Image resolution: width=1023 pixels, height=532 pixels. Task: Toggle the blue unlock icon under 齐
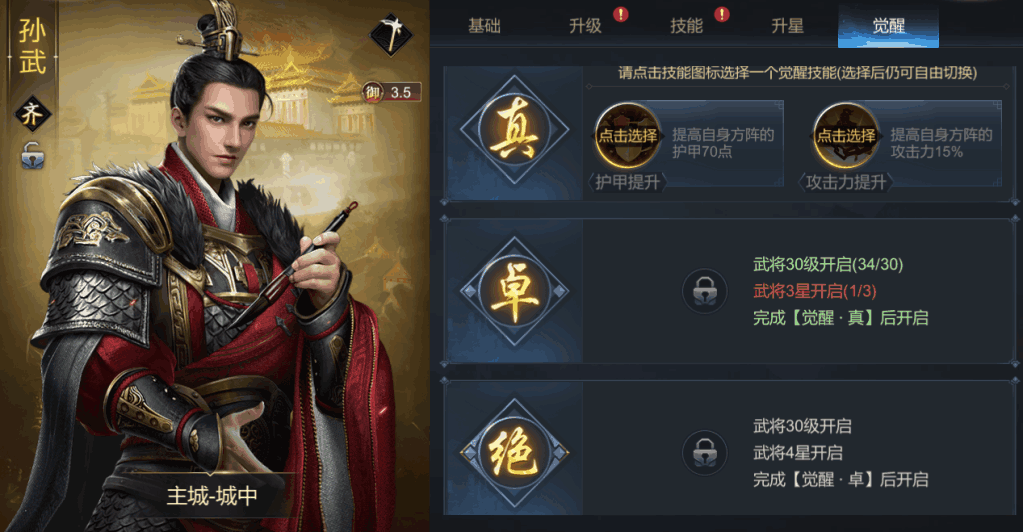[32, 155]
